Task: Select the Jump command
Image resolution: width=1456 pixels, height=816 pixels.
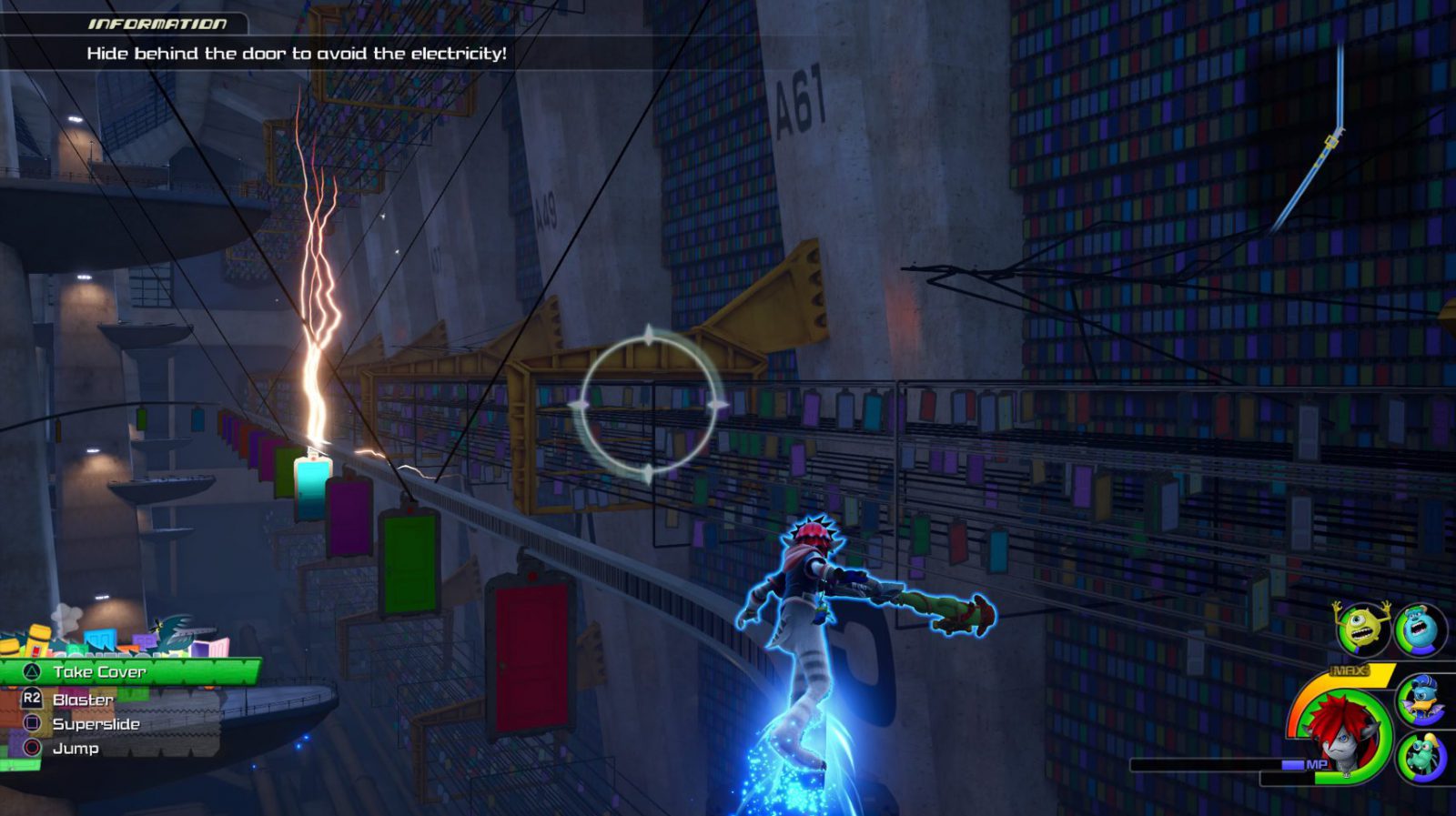Action: coord(76,749)
